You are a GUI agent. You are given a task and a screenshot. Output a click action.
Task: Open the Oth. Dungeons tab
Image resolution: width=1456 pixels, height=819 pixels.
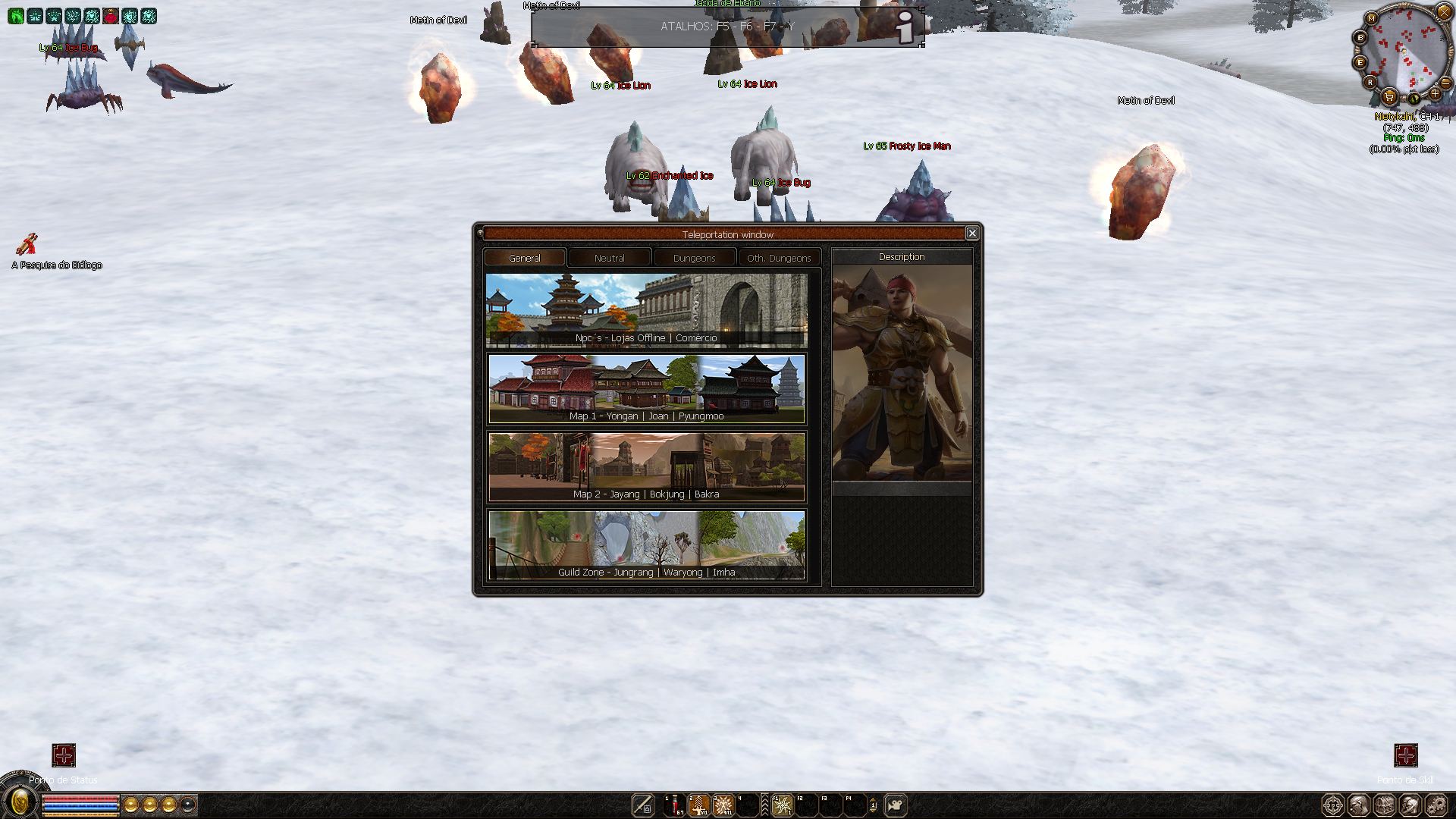pyautogui.click(x=779, y=258)
